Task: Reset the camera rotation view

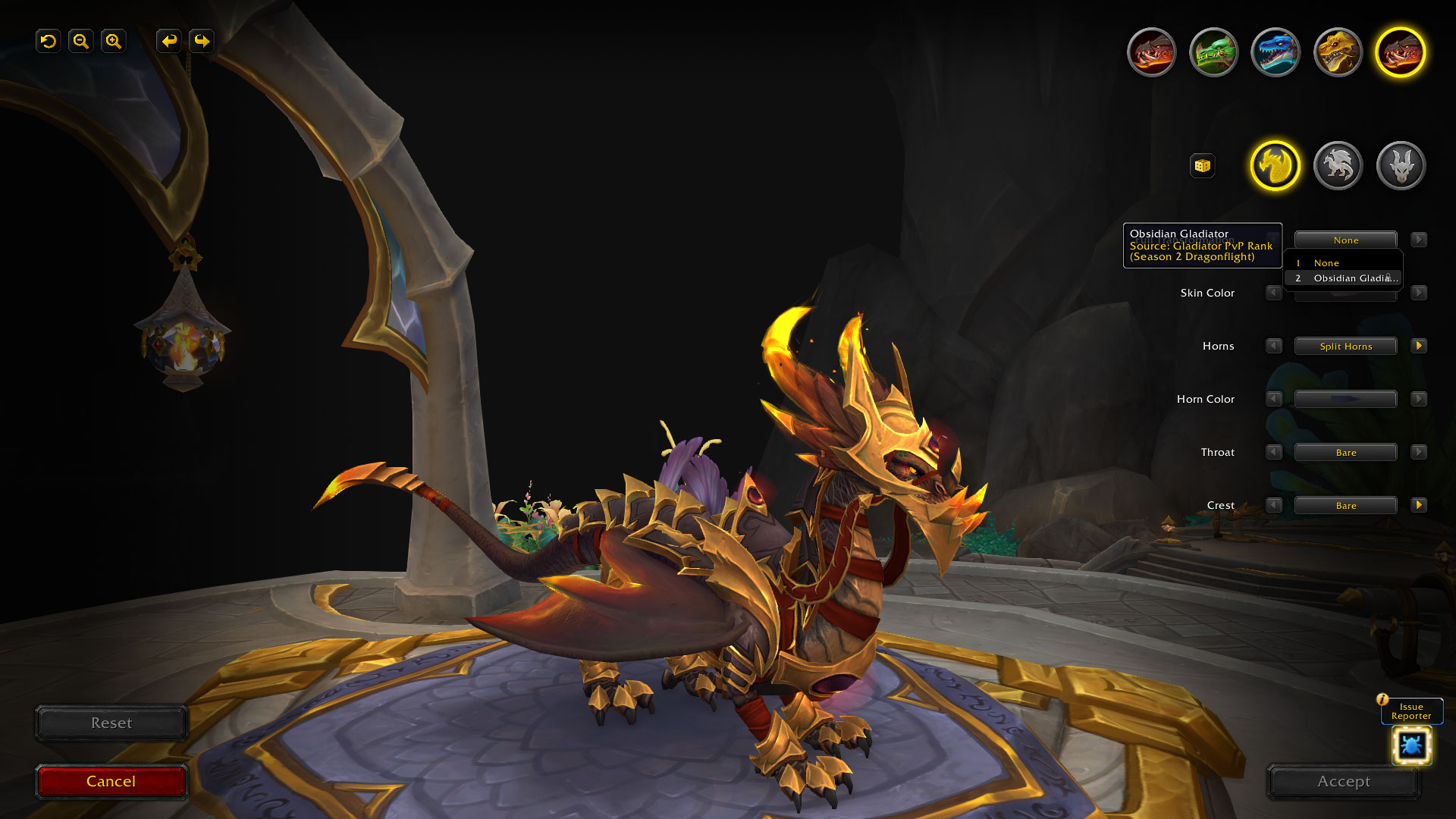Action: pyautogui.click(x=49, y=41)
